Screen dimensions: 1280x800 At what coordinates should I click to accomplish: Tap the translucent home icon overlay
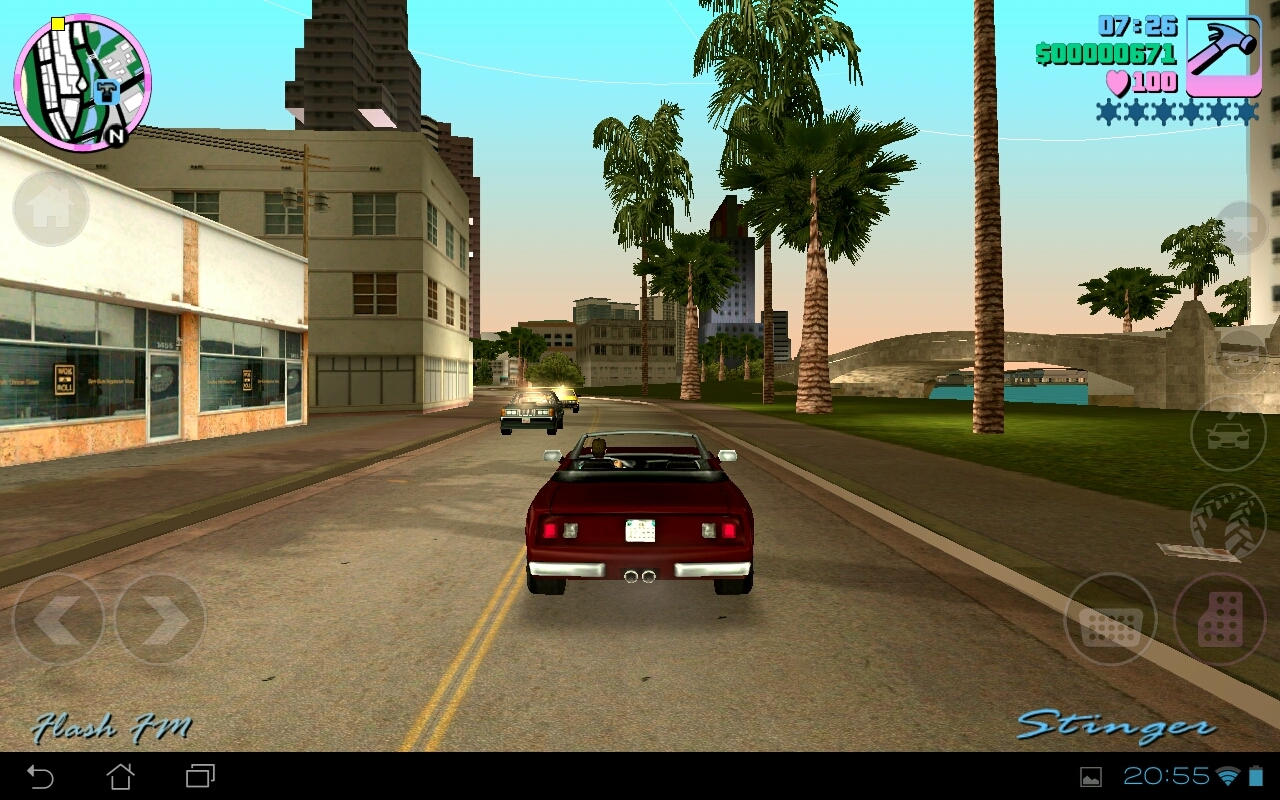pos(50,208)
